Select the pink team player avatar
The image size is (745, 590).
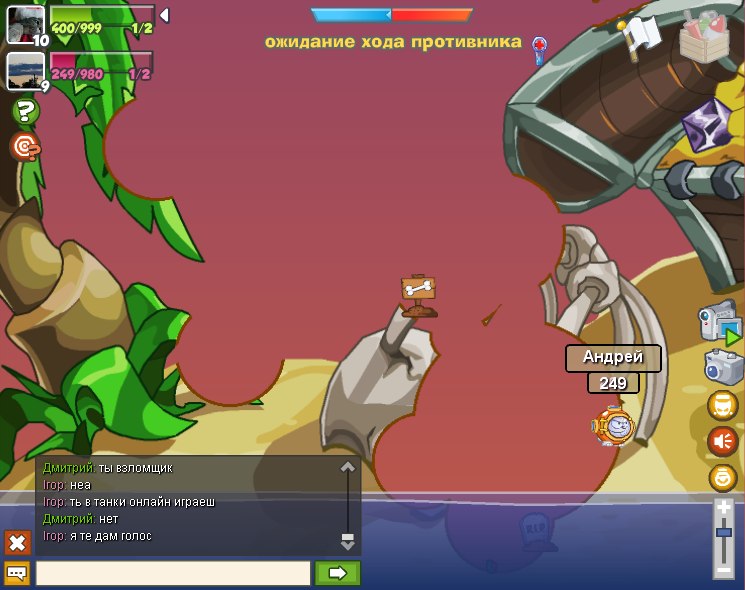click(x=25, y=70)
